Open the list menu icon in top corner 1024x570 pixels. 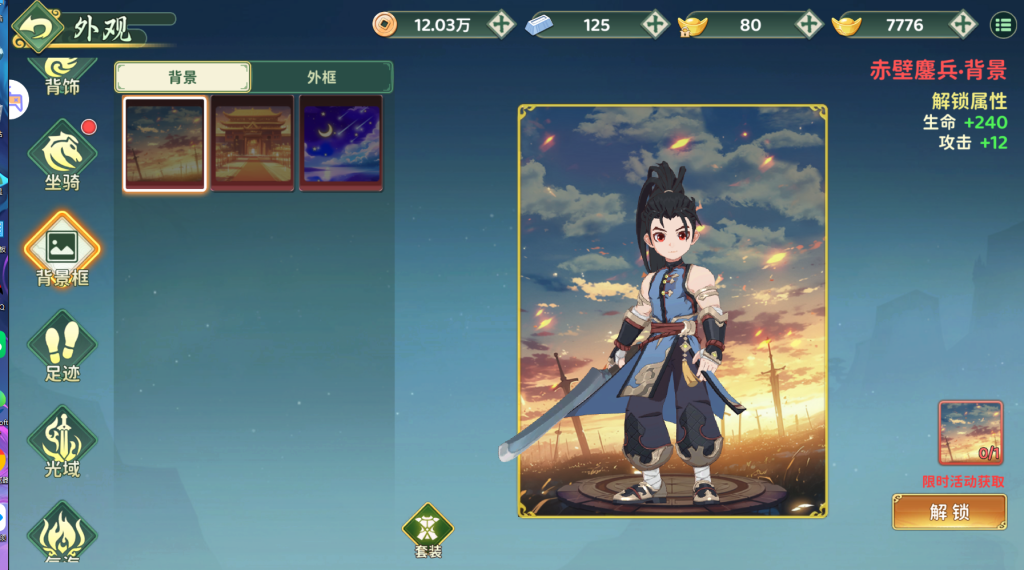1001,24
